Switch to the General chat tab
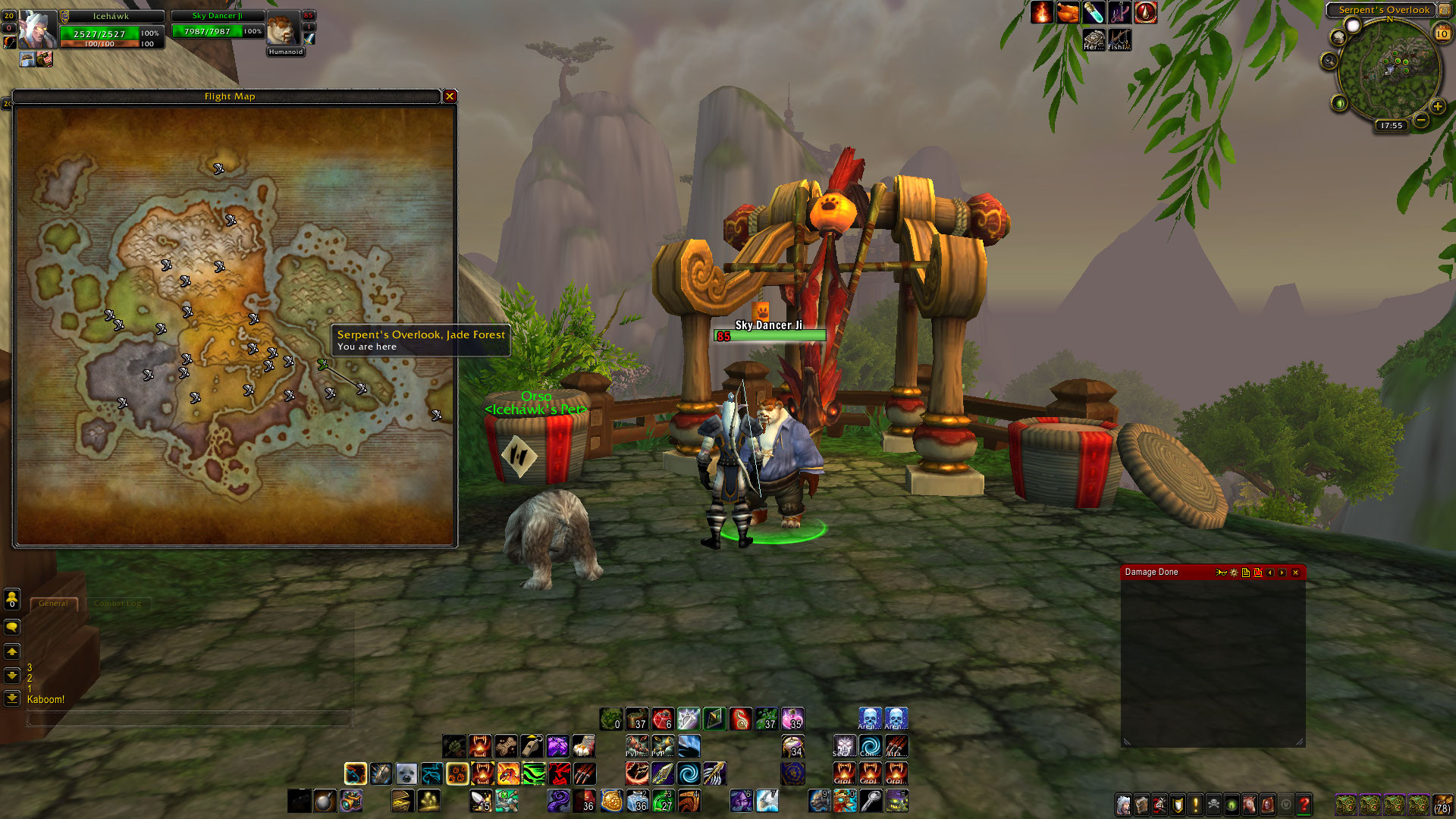This screenshot has height=819, width=1456. tap(53, 604)
